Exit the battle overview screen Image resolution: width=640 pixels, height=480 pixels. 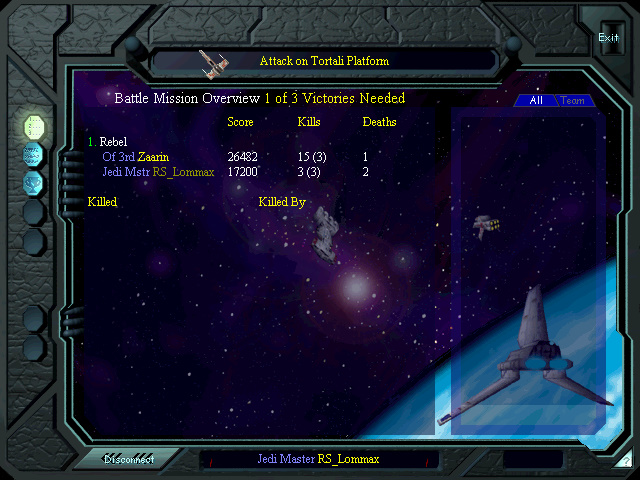[x=608, y=38]
